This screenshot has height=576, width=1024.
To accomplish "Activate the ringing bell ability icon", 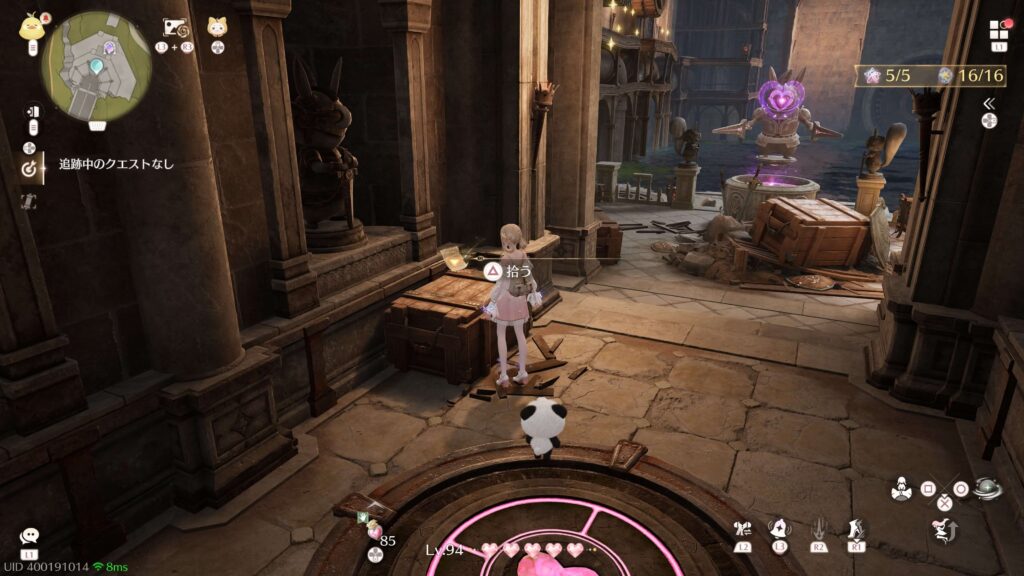I will click(779, 529).
